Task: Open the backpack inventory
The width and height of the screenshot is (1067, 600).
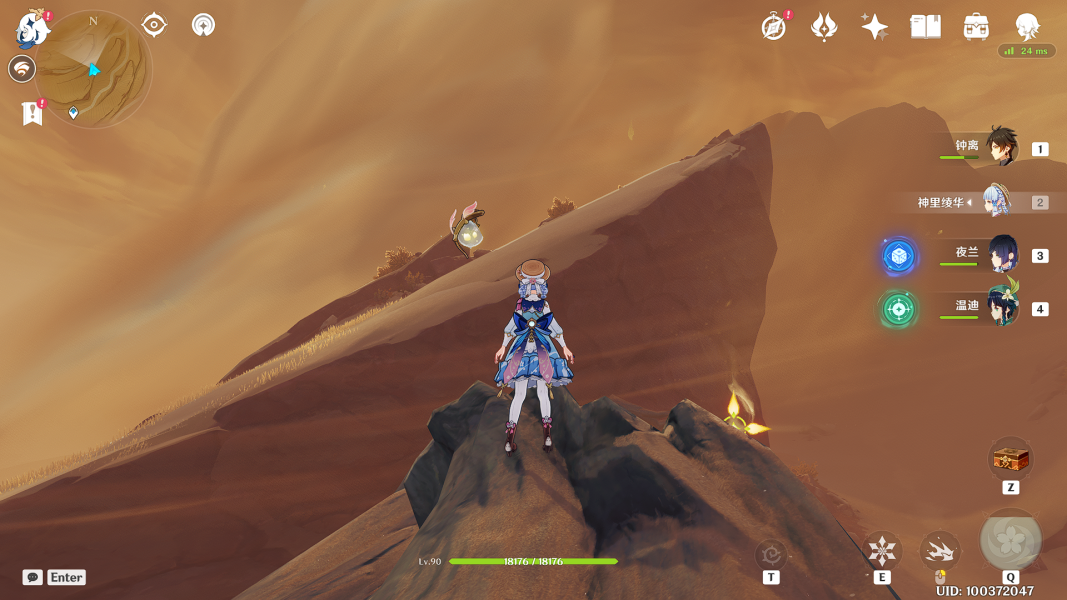Action: pyautogui.click(x=976, y=27)
